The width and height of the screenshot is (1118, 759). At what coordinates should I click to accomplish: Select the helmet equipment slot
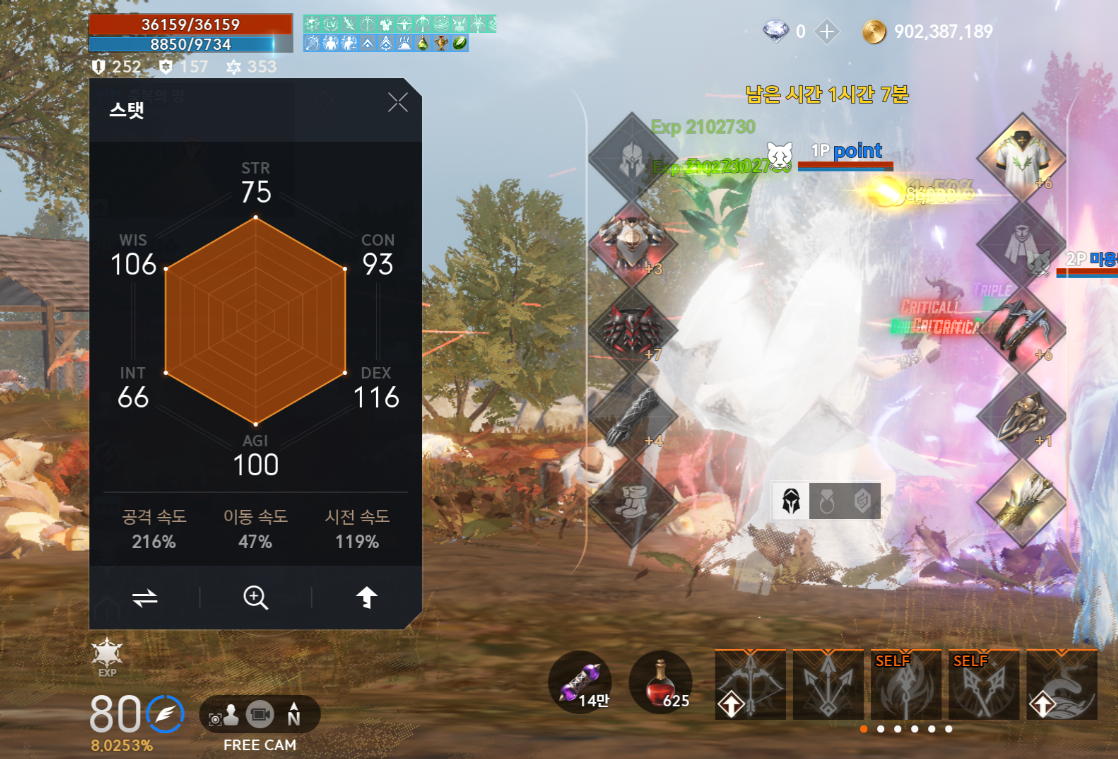click(x=632, y=157)
